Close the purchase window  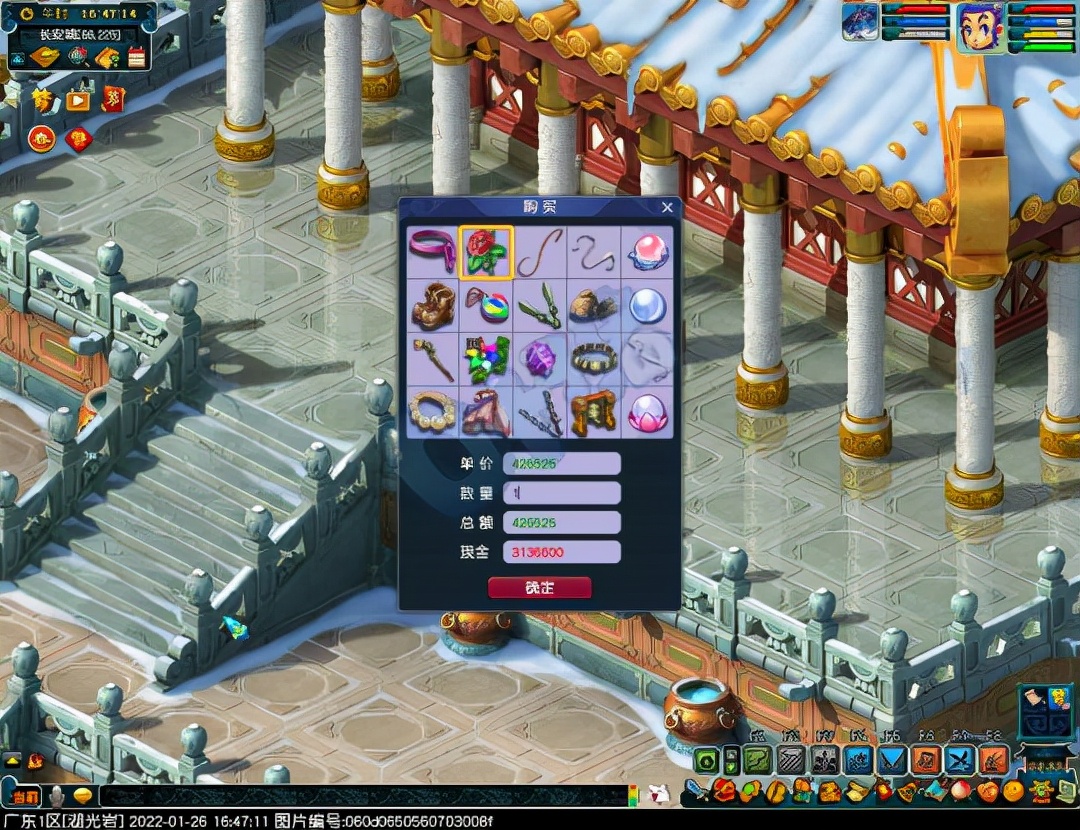(667, 208)
